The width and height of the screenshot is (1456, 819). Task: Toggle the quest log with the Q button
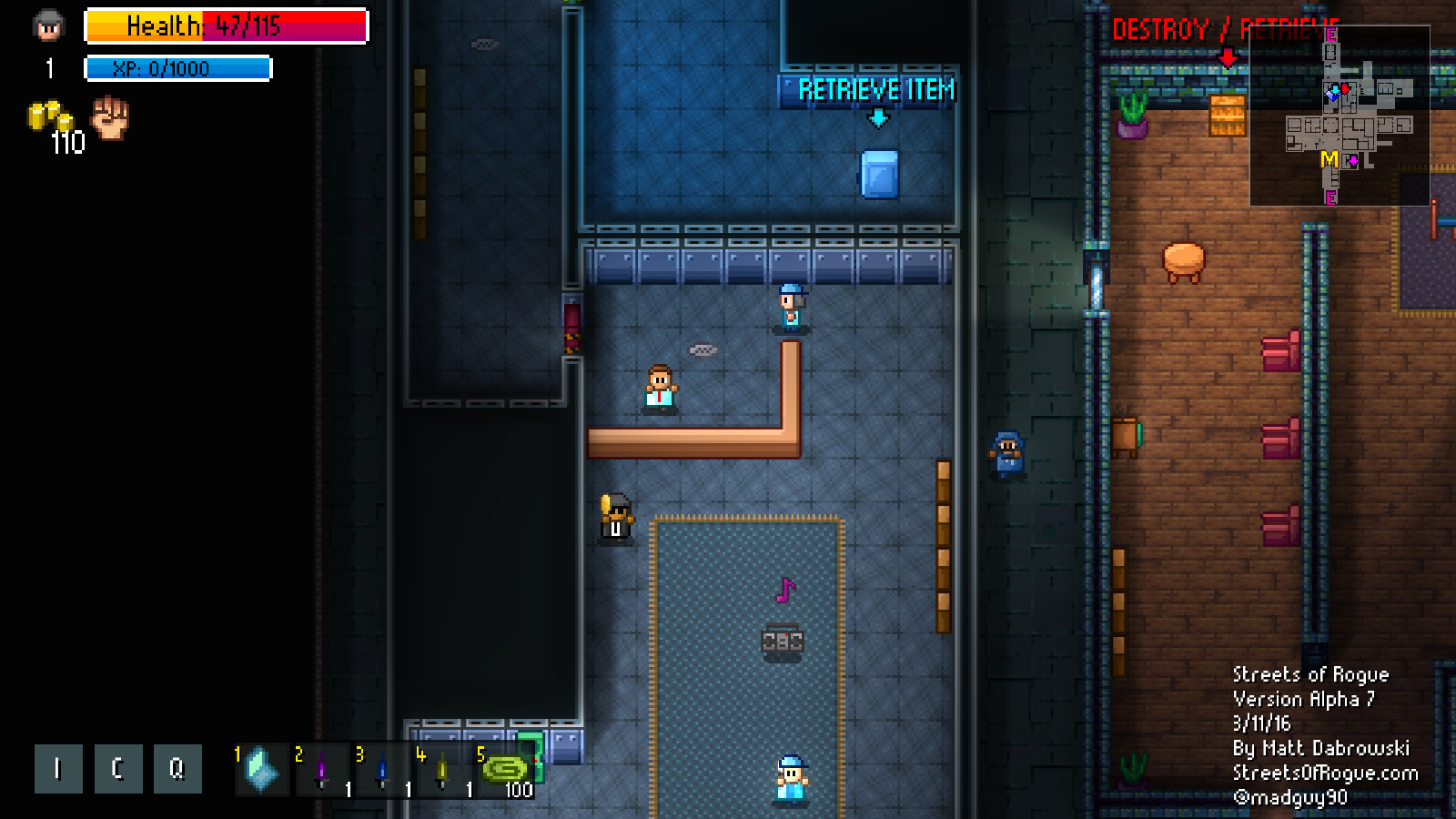[x=177, y=768]
